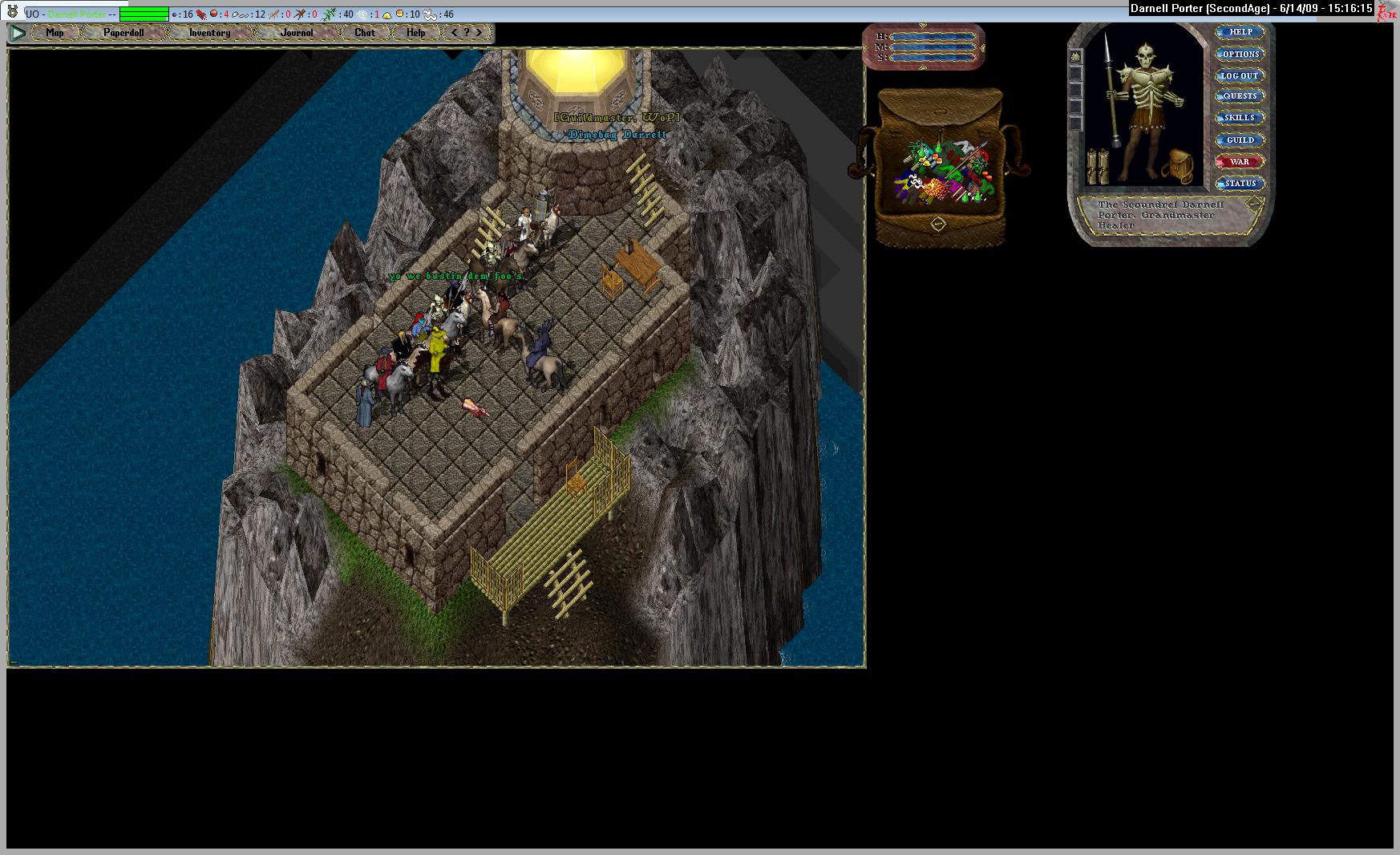This screenshot has width=1400, height=855.
Task: Open the Map from the top menu bar
Action: click(55, 33)
